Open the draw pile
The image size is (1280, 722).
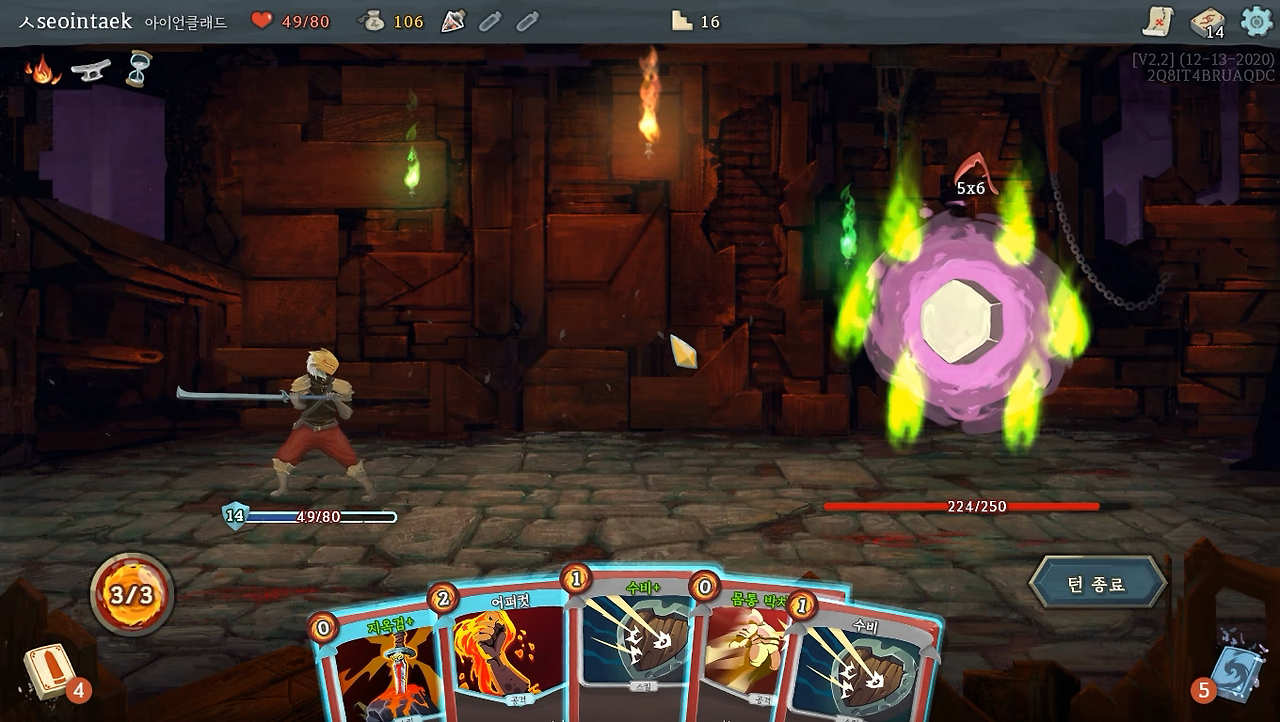coord(46,671)
